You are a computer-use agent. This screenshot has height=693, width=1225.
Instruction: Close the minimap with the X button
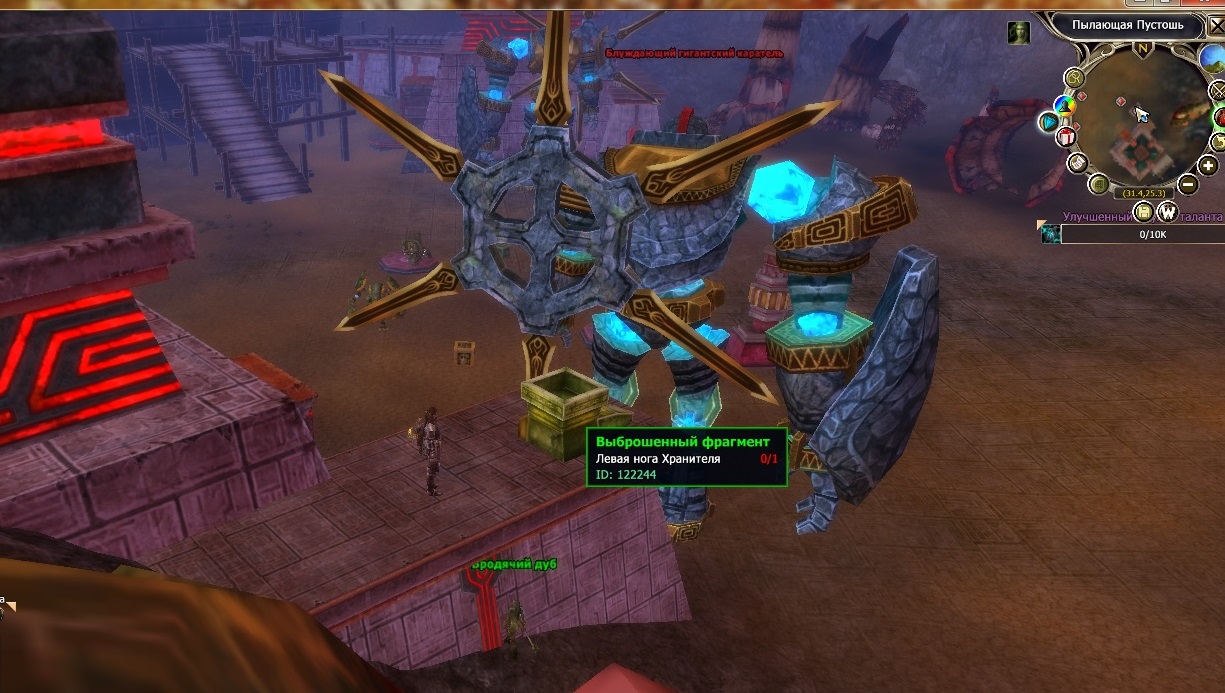point(1217,26)
